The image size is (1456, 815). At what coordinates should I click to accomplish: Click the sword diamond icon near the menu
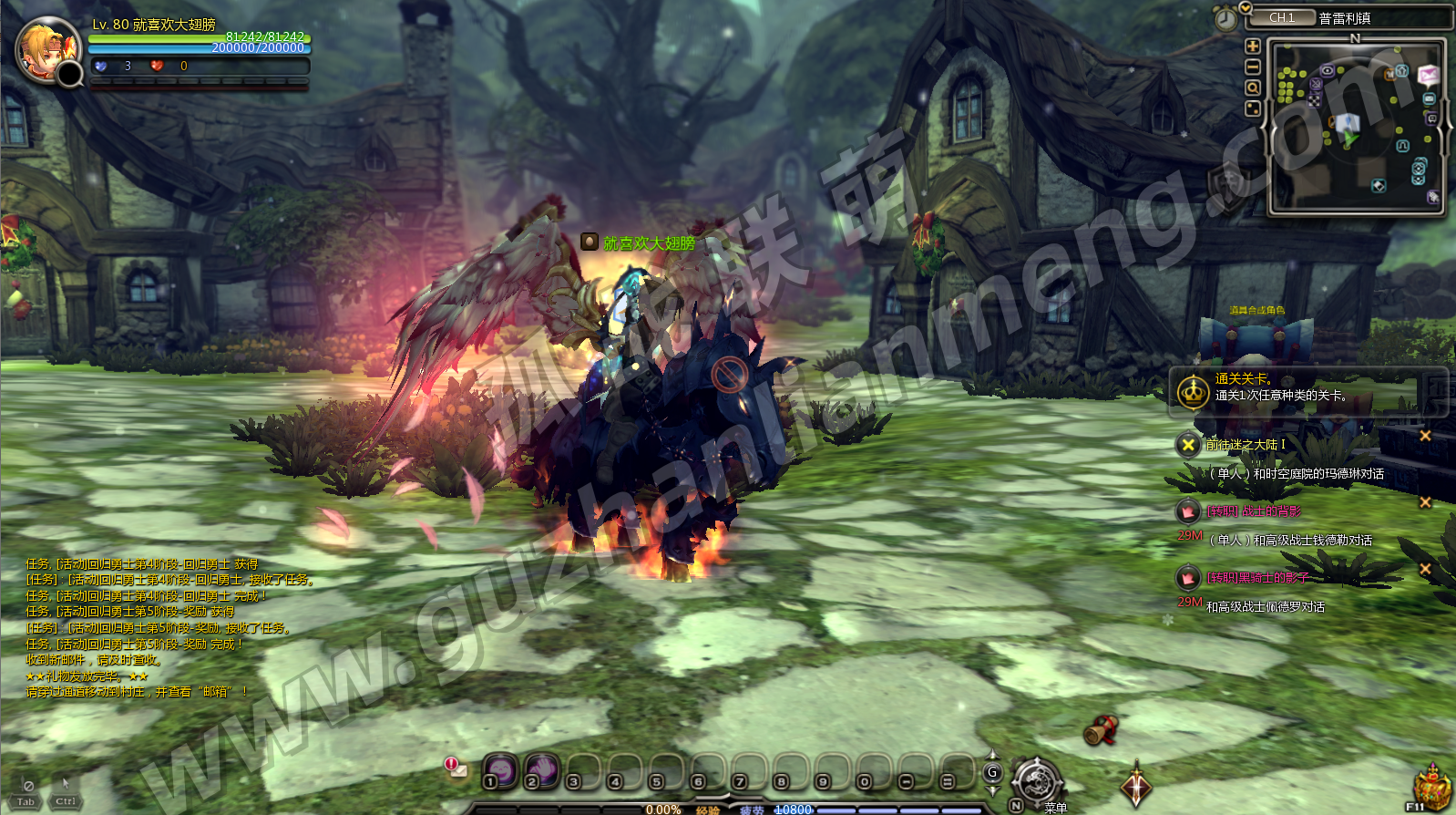pyautogui.click(x=1135, y=786)
